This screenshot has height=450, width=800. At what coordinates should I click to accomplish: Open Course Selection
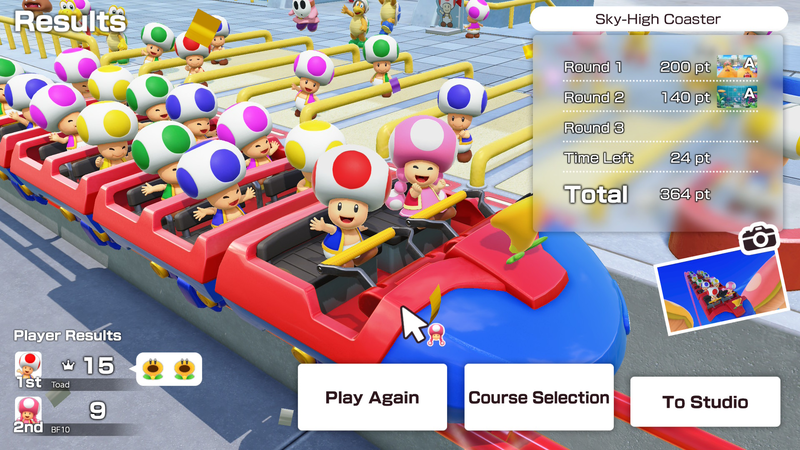point(539,397)
